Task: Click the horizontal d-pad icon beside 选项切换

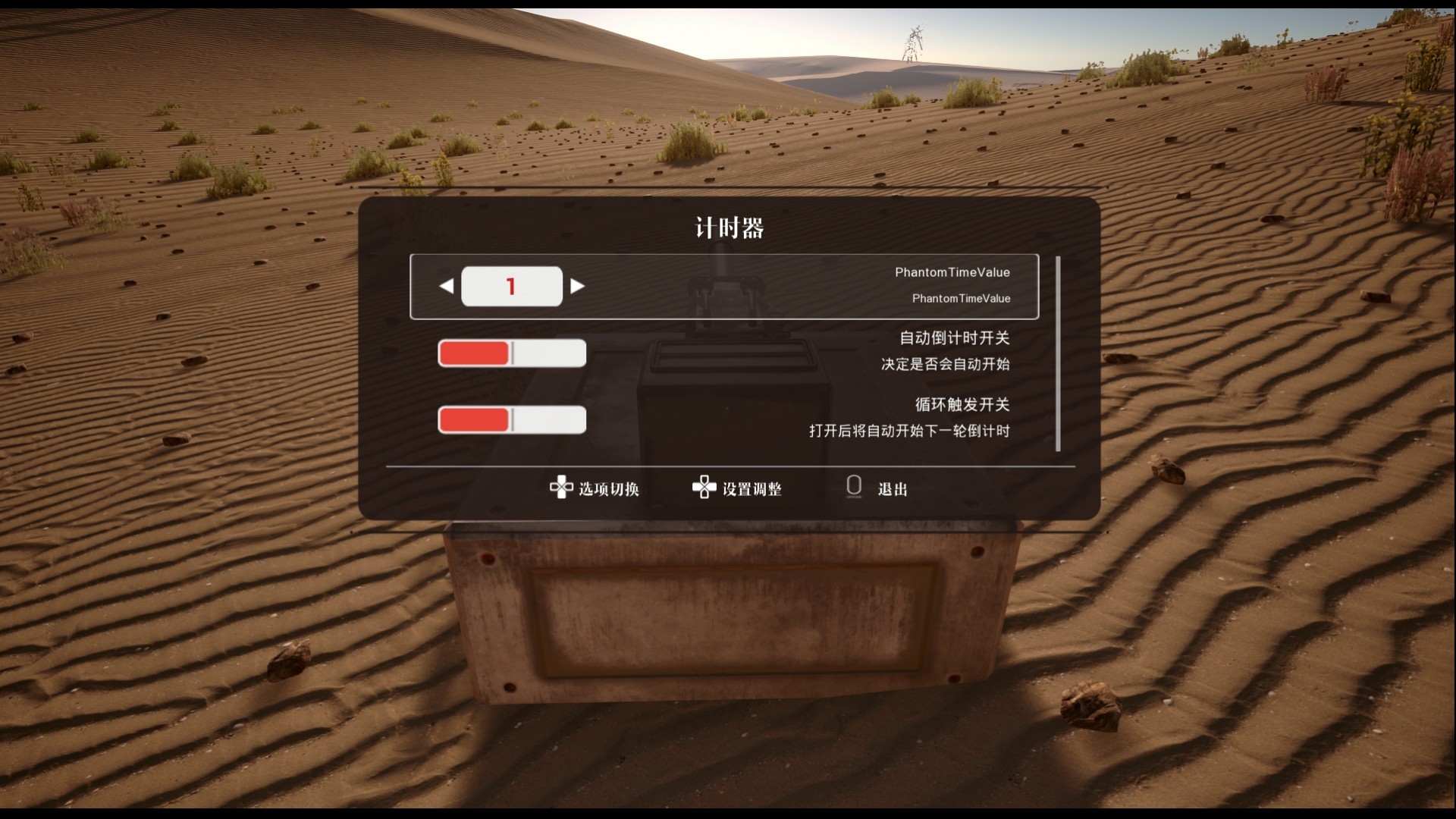Action: (x=561, y=488)
